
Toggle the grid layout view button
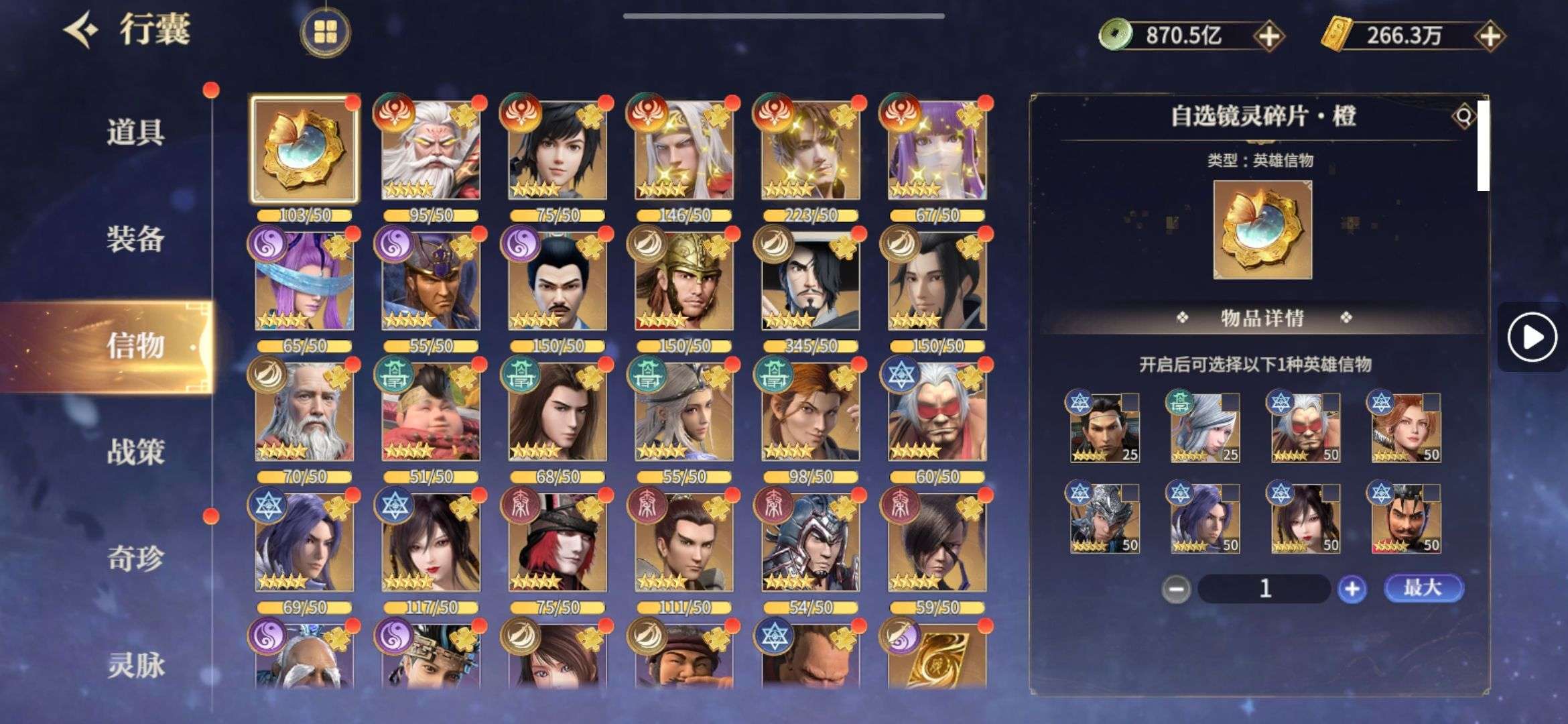click(325, 32)
